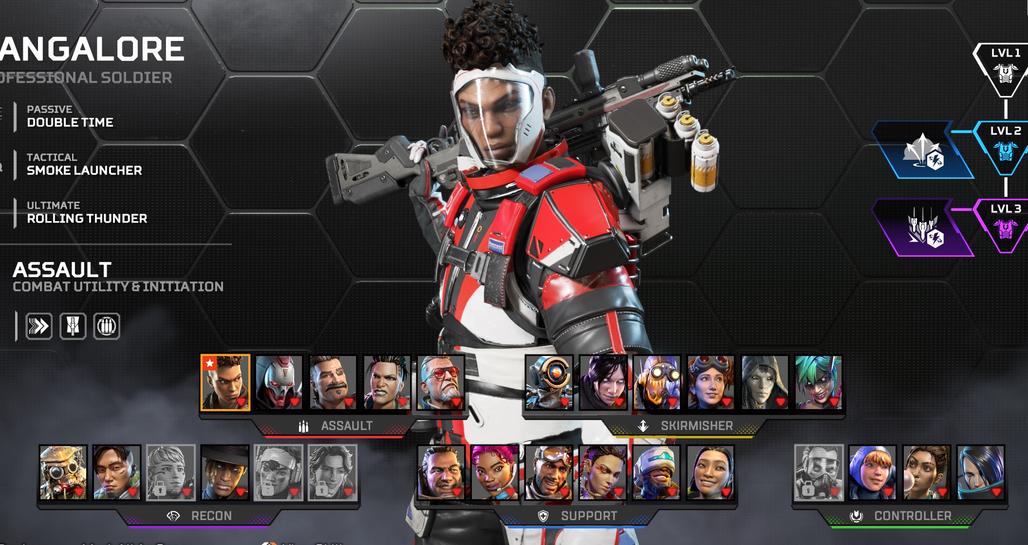Pick Catalyst from the Controller group
Viewport: 1028px width, 545px height.
coord(980,472)
